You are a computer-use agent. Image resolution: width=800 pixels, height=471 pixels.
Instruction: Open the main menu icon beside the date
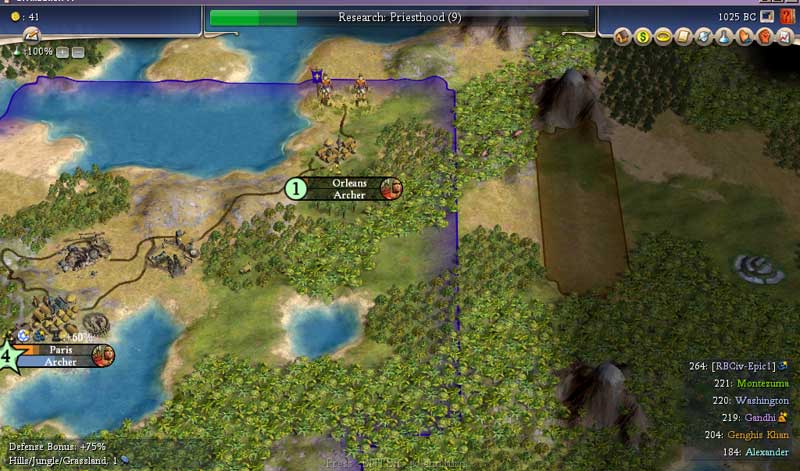coord(767,17)
